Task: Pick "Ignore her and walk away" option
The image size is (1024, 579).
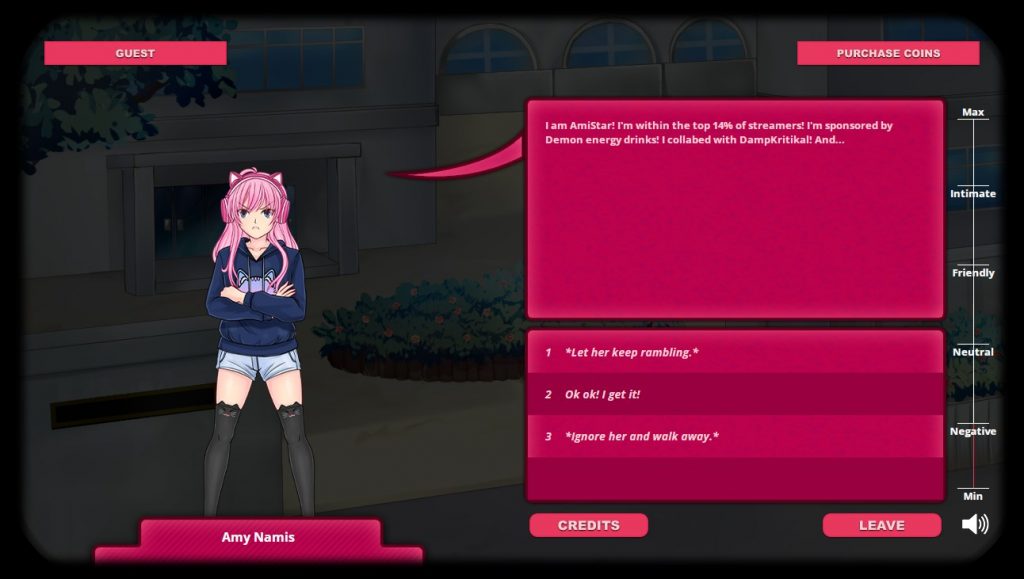Action: coord(735,436)
